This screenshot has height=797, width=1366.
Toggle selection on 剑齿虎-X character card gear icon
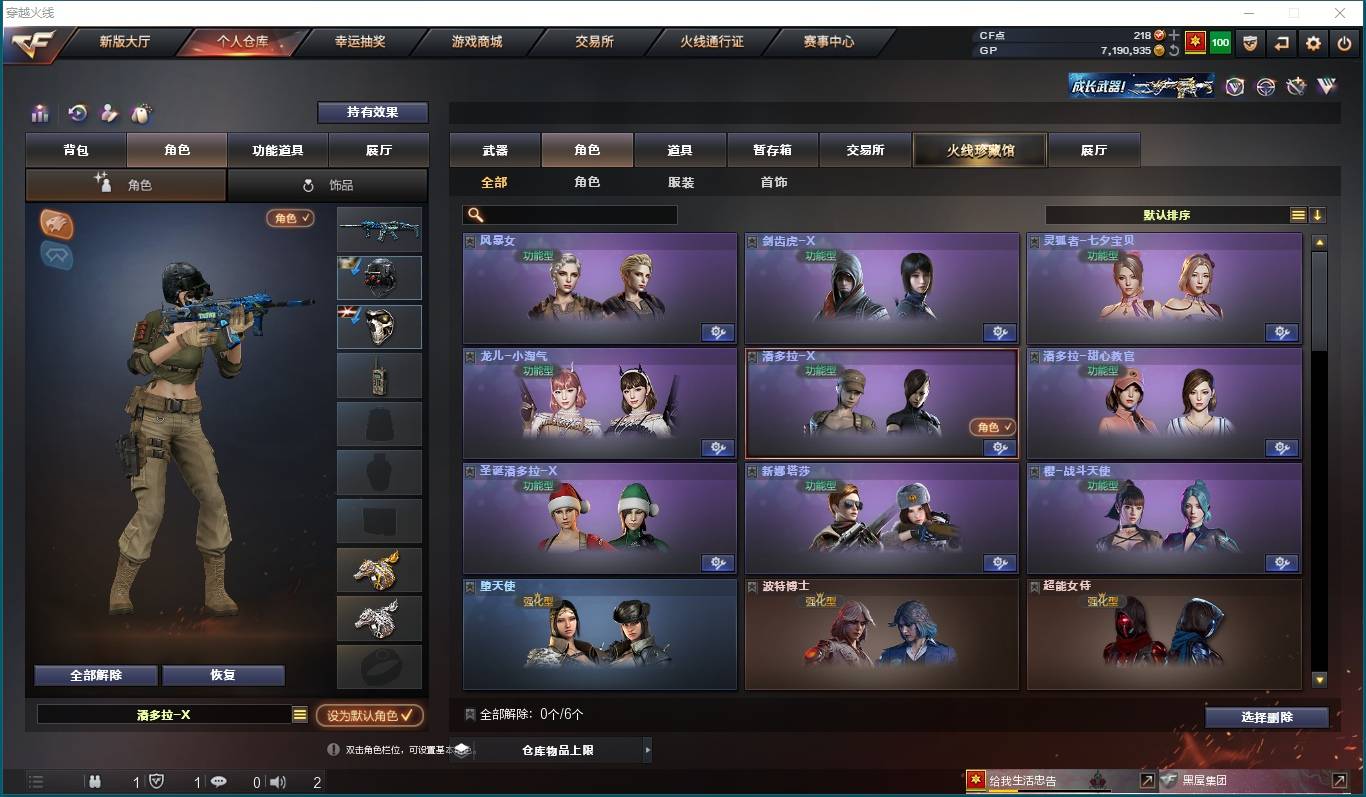999,332
